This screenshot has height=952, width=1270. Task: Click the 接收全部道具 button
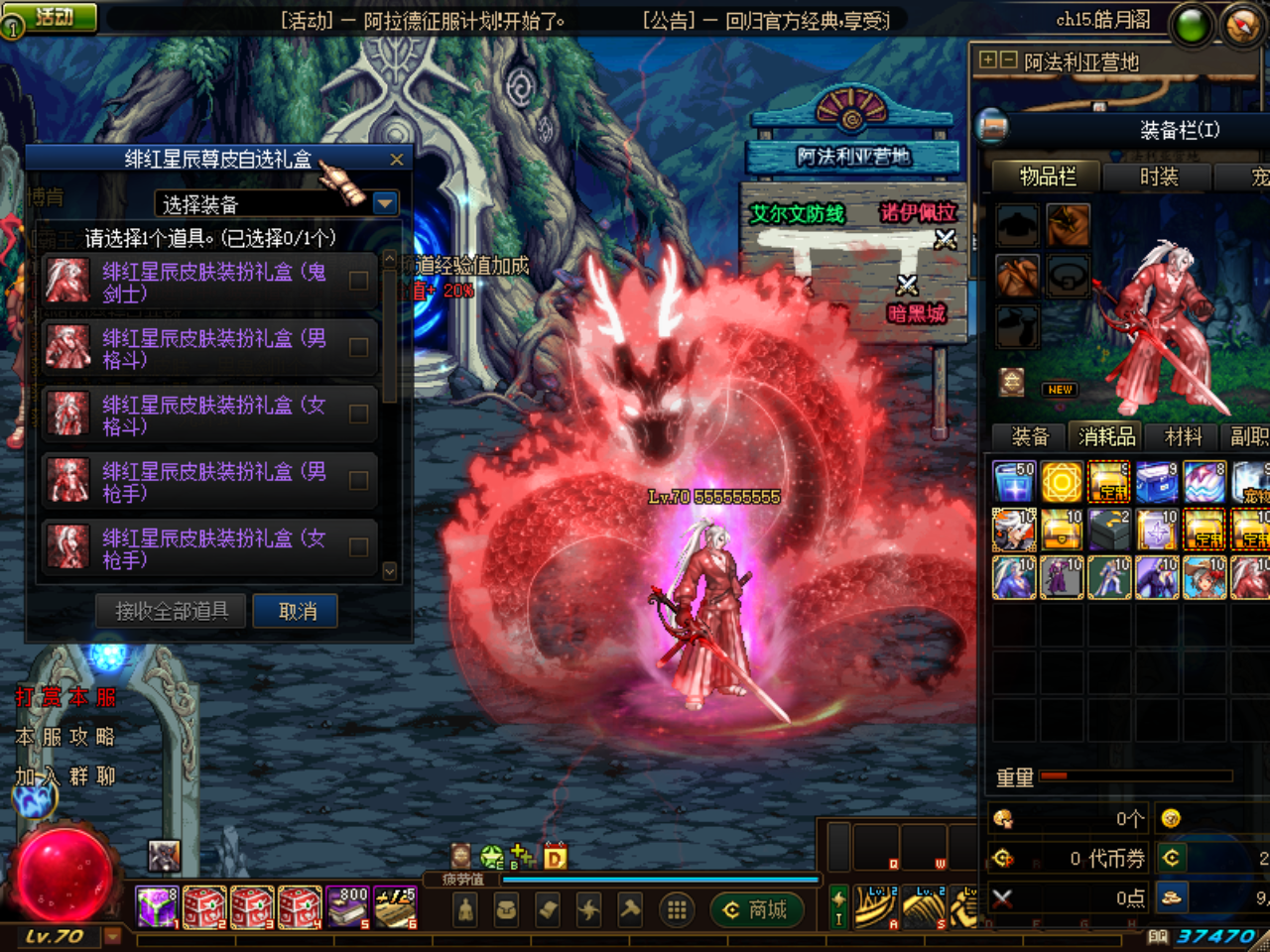pos(170,611)
